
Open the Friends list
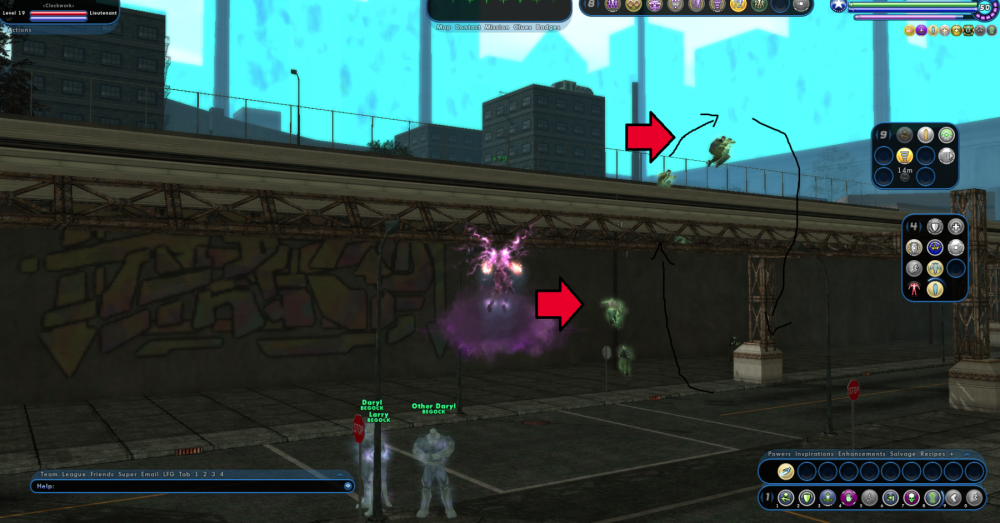[x=104, y=474]
